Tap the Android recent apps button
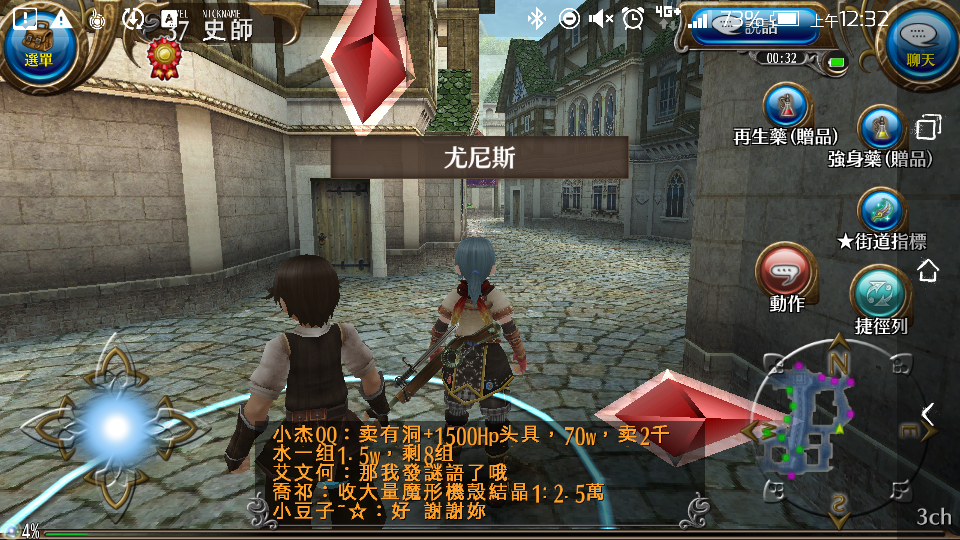The height and width of the screenshot is (540, 960). (x=929, y=128)
